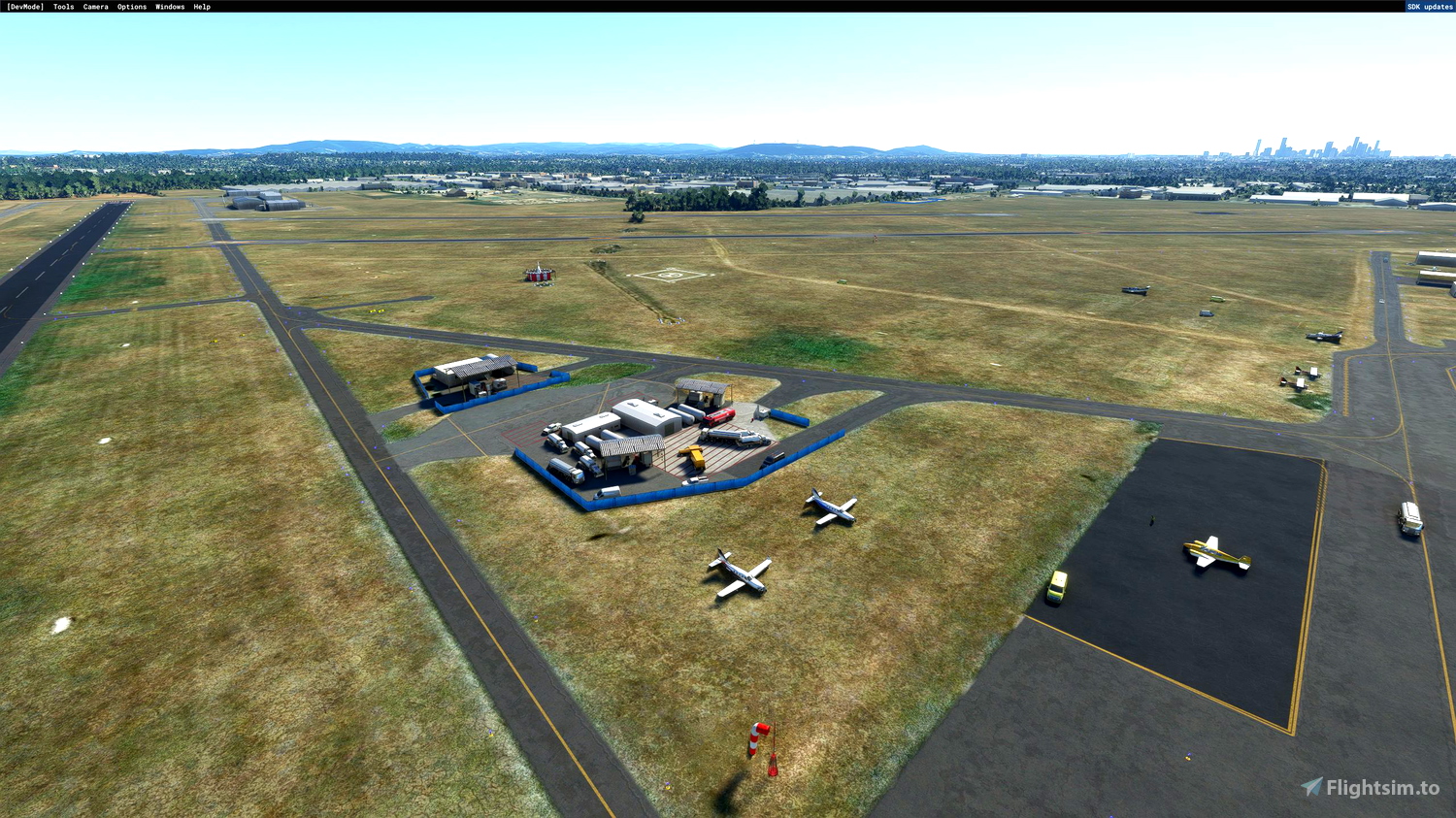1456x818 pixels.
Task: Open the Tools menu
Action: (62, 6)
